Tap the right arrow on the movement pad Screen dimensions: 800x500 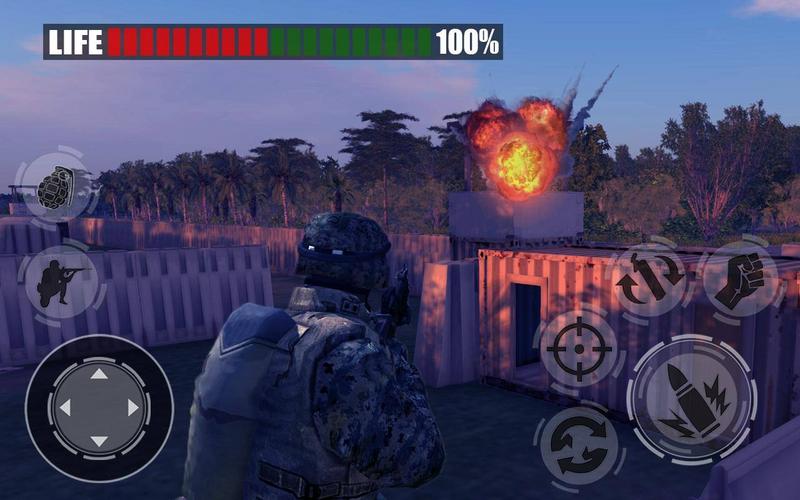(x=133, y=408)
